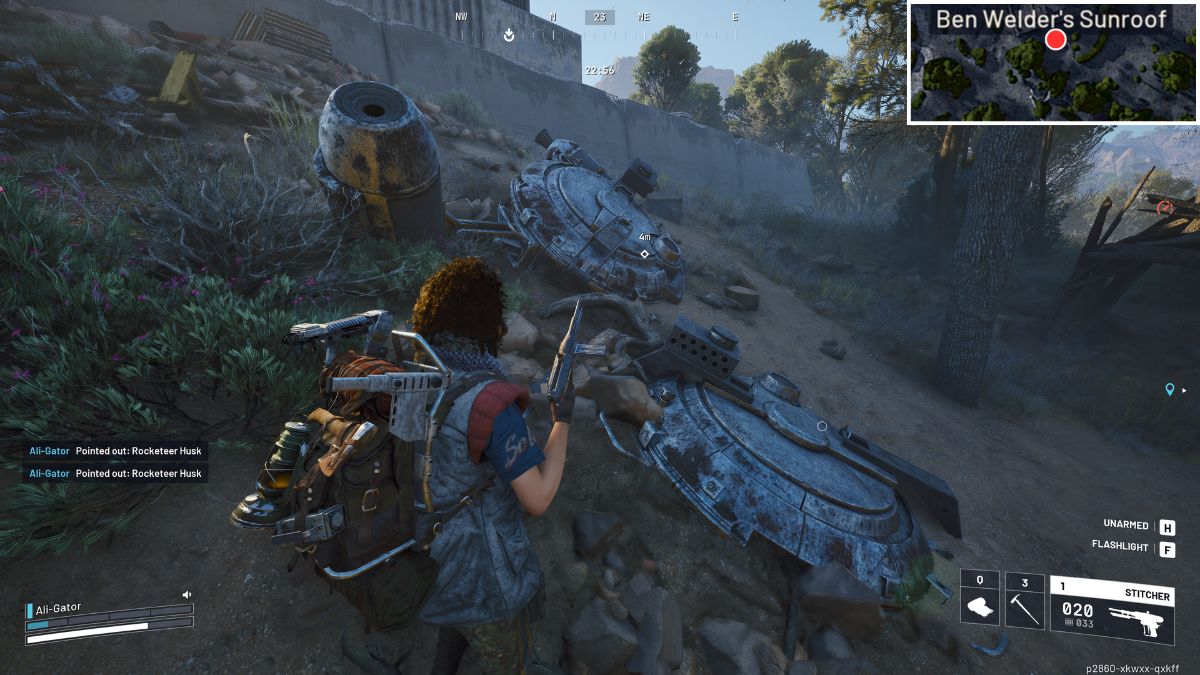Image resolution: width=1200 pixels, height=675 pixels.
Task: Select the top Rocketeer Husk chat message
Action: [115, 451]
